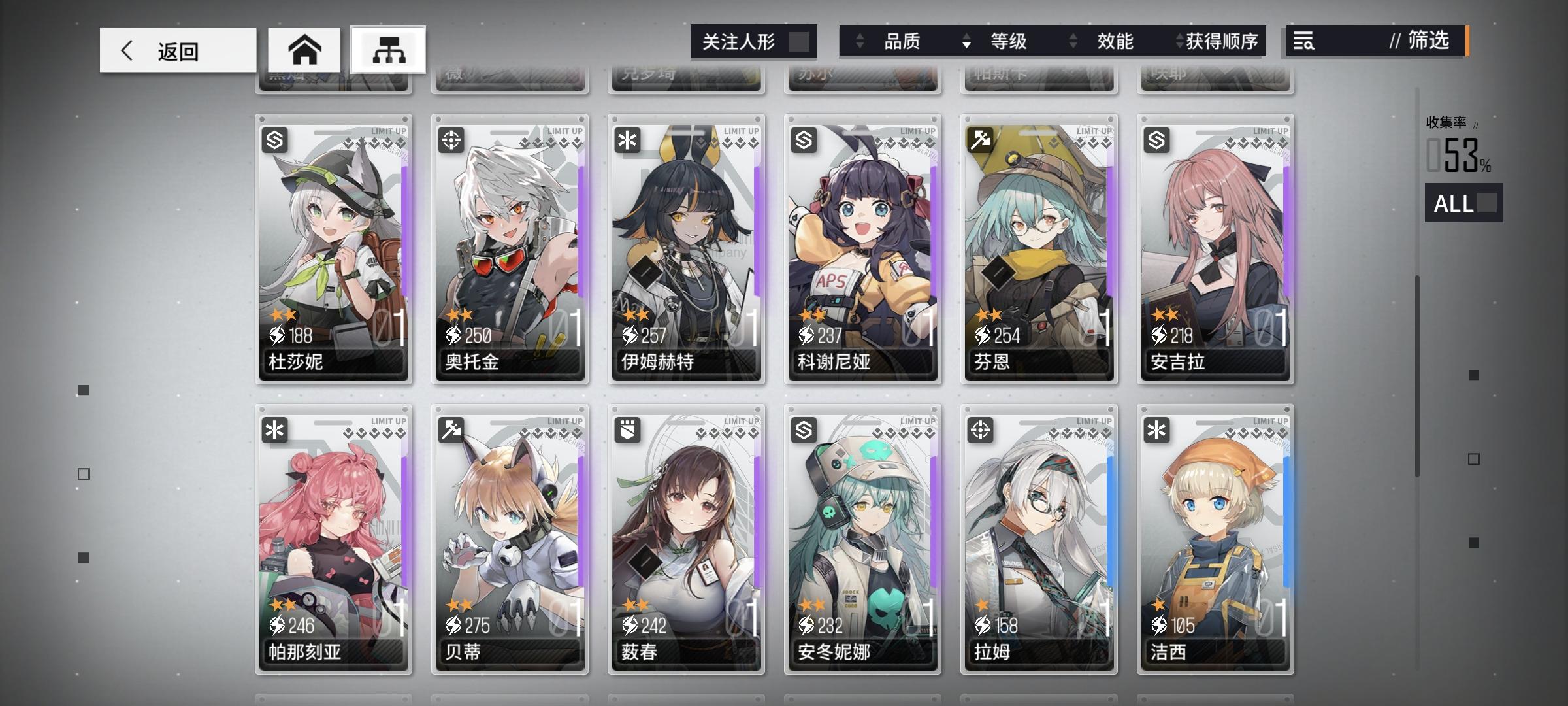Open the formation chart icon beside home

(389, 50)
